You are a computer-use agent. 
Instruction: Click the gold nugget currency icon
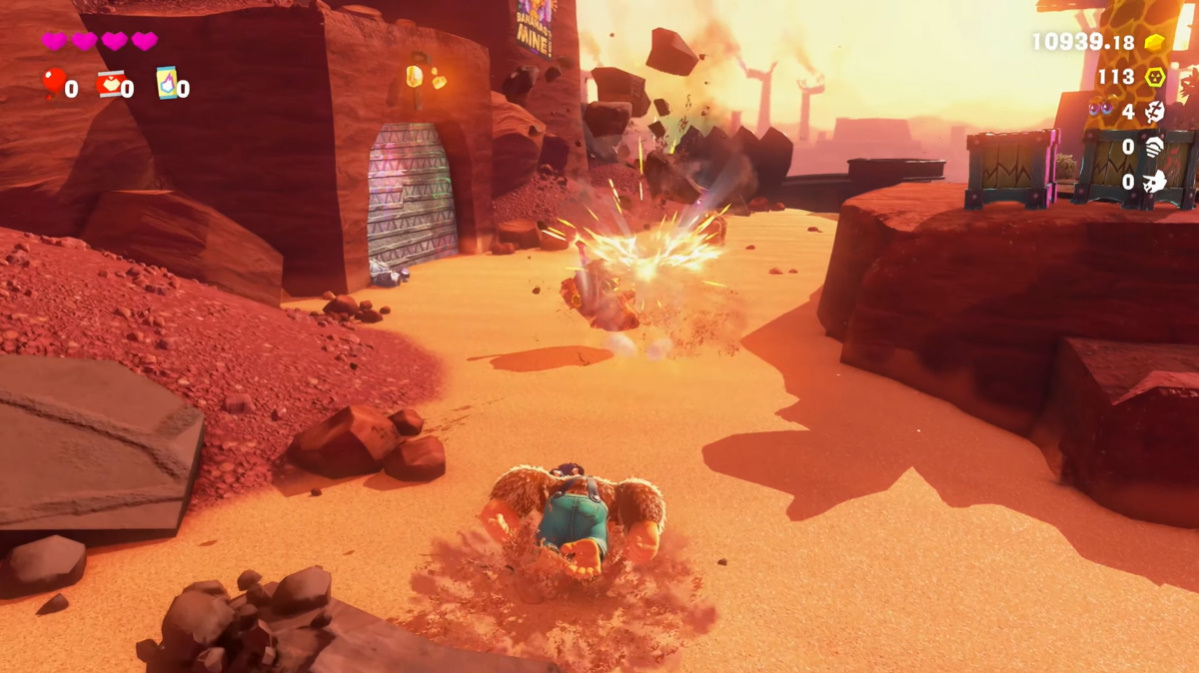[x=1155, y=42]
